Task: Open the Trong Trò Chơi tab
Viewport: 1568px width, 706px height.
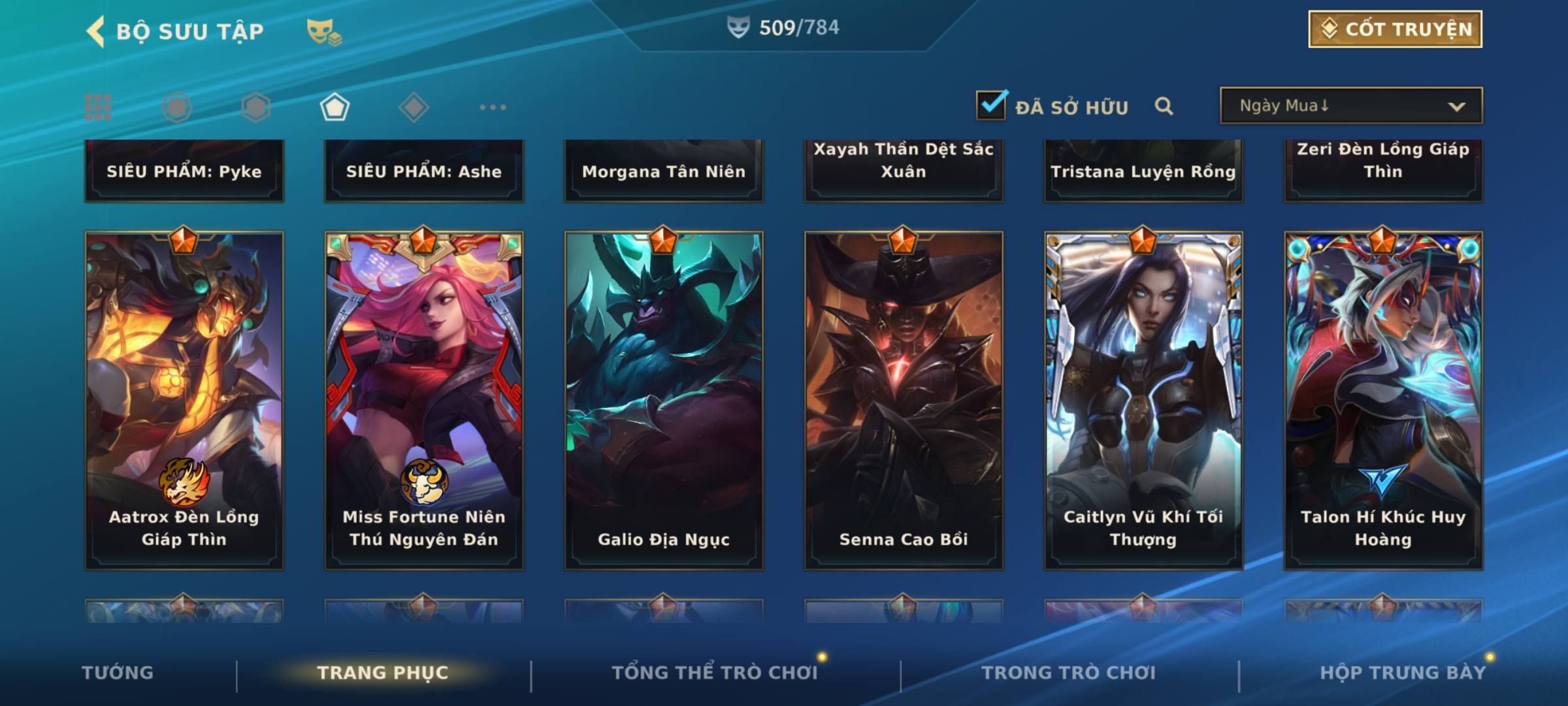Action: (x=1069, y=673)
